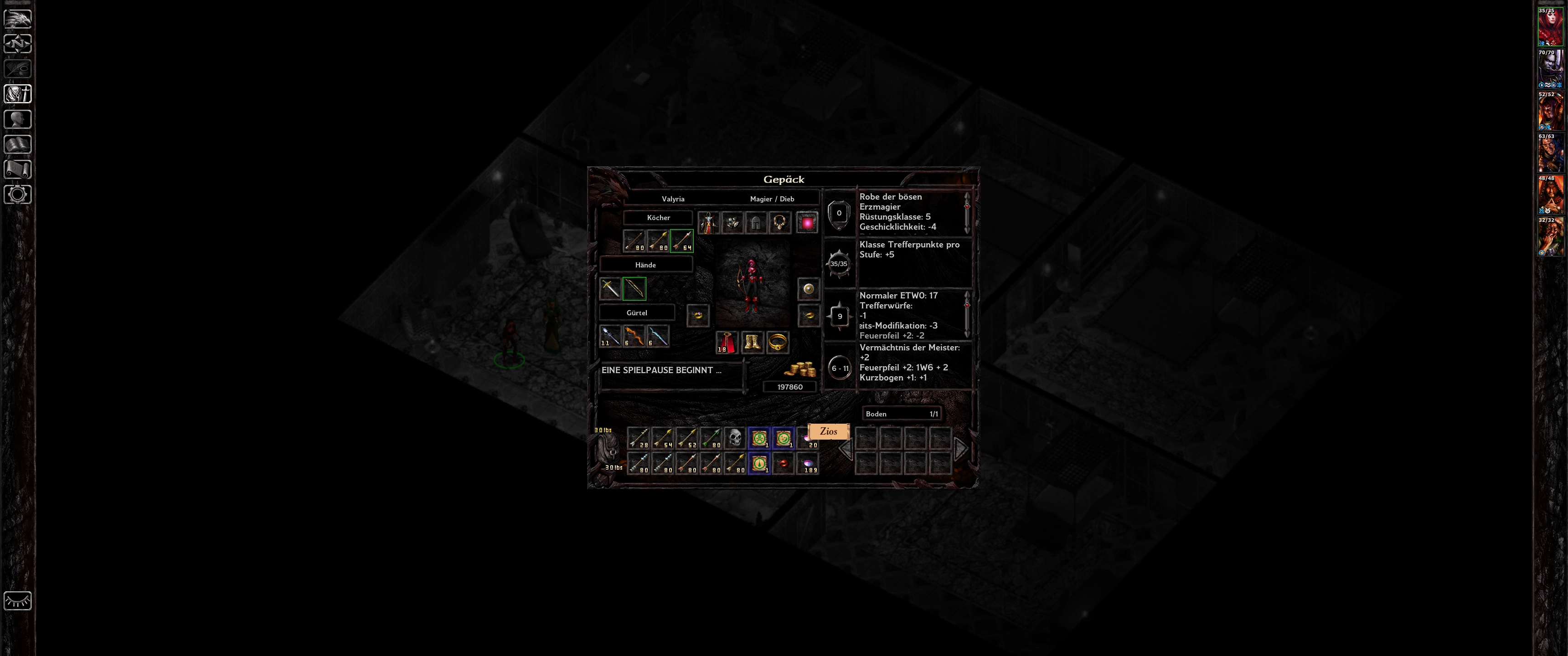Screen dimensions: 1568x656
Task: Select the equipped robe armor slot
Action: (x=708, y=223)
